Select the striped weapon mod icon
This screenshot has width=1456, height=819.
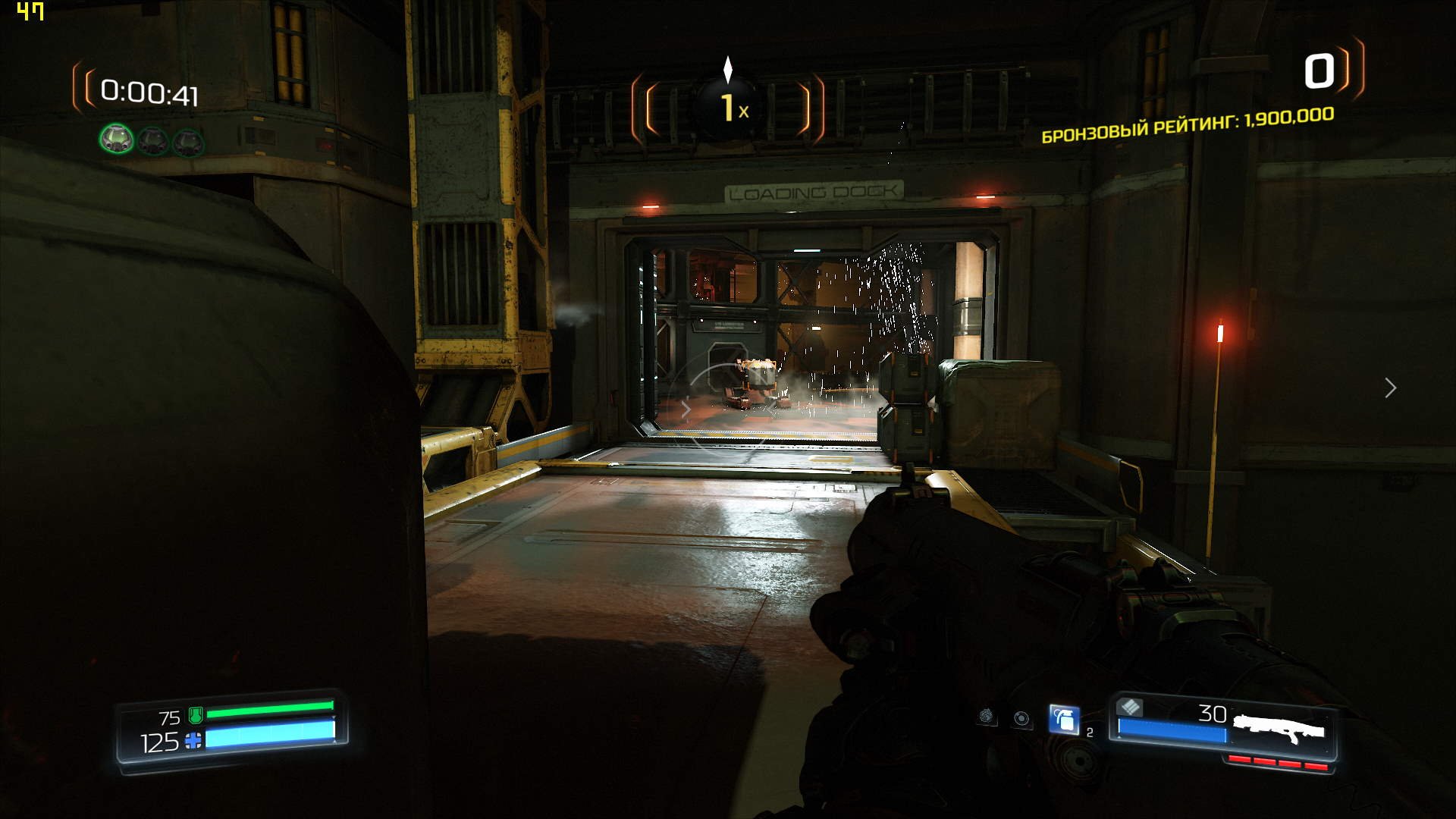(x=1130, y=707)
